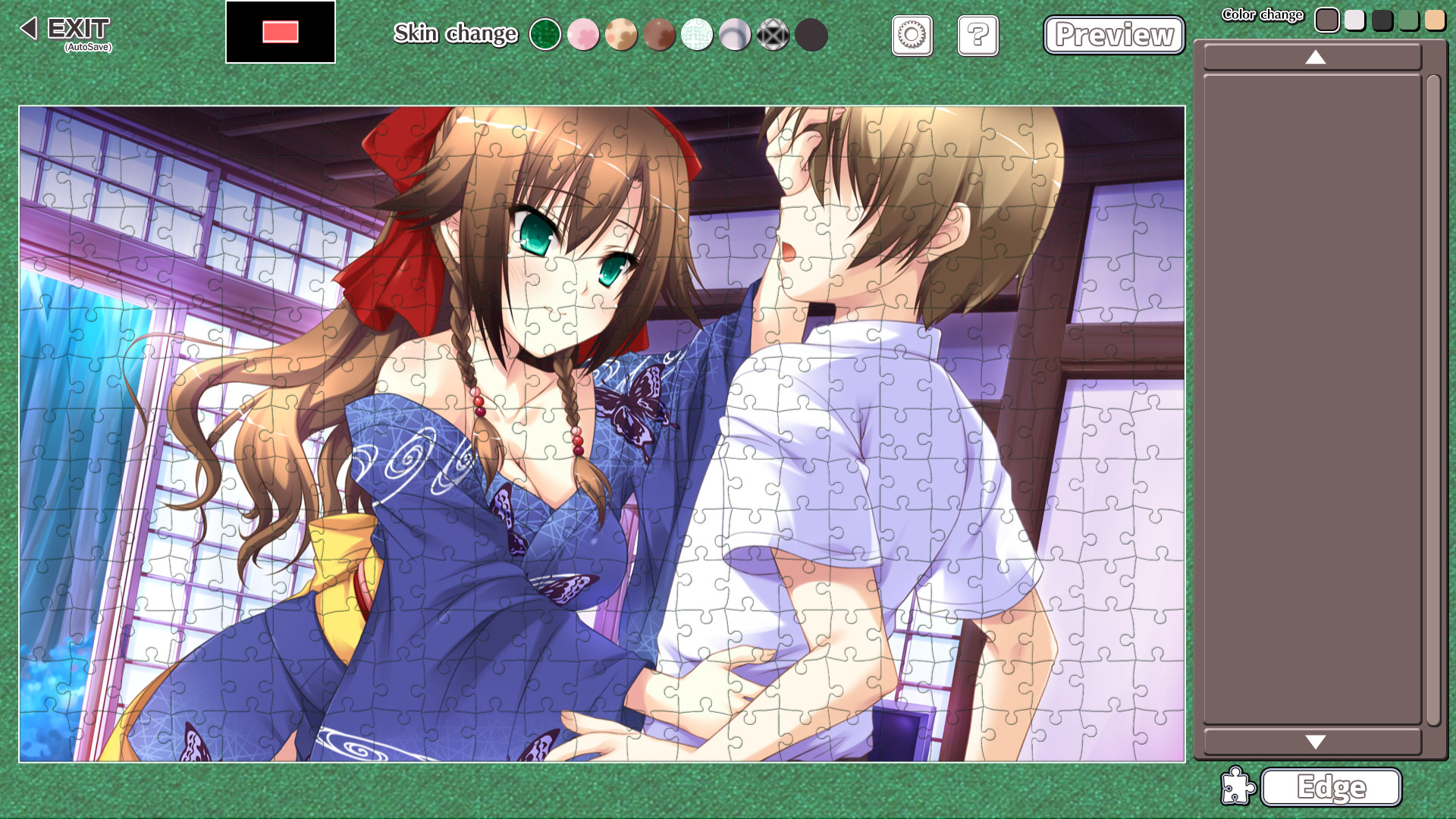Select the green Skin change pattern

click(545, 34)
